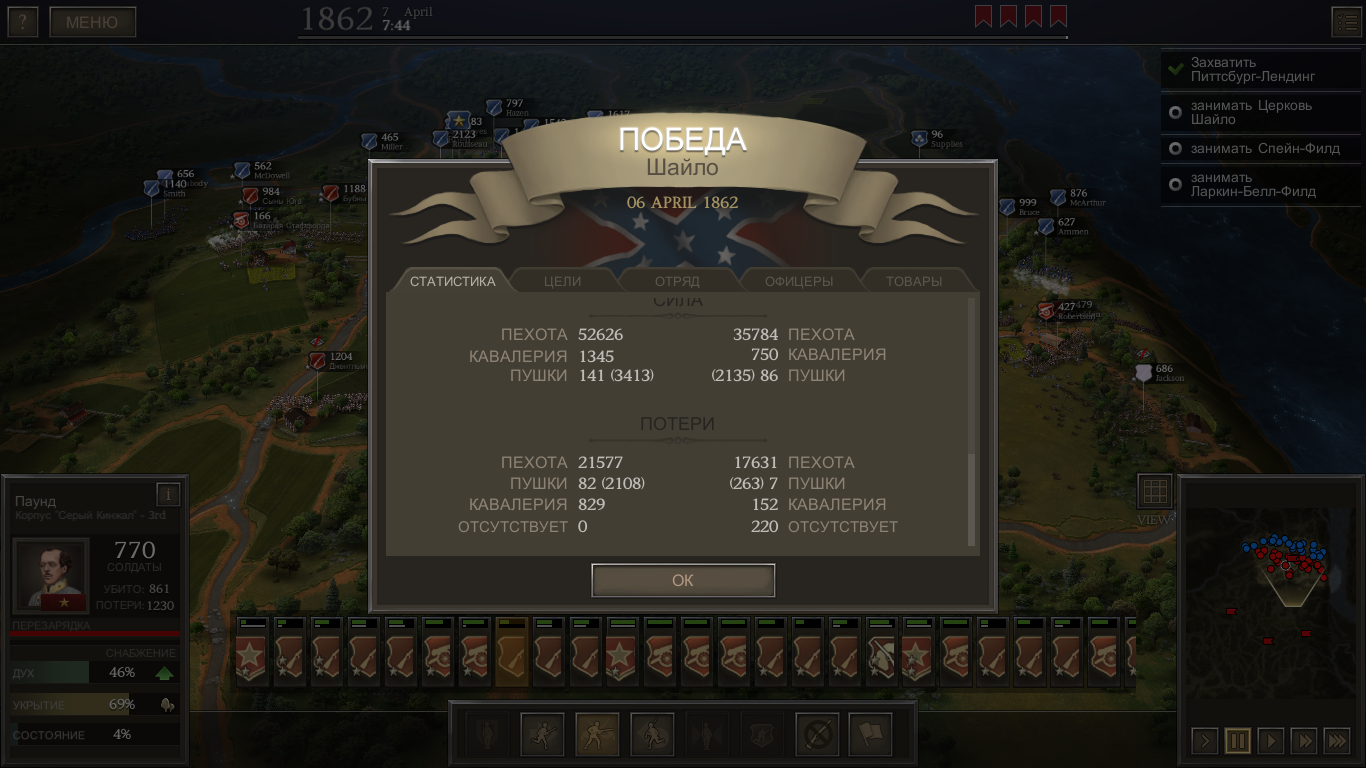Set game speed to fastest triple arrow
Screen dimensions: 1366x768
(1336, 741)
